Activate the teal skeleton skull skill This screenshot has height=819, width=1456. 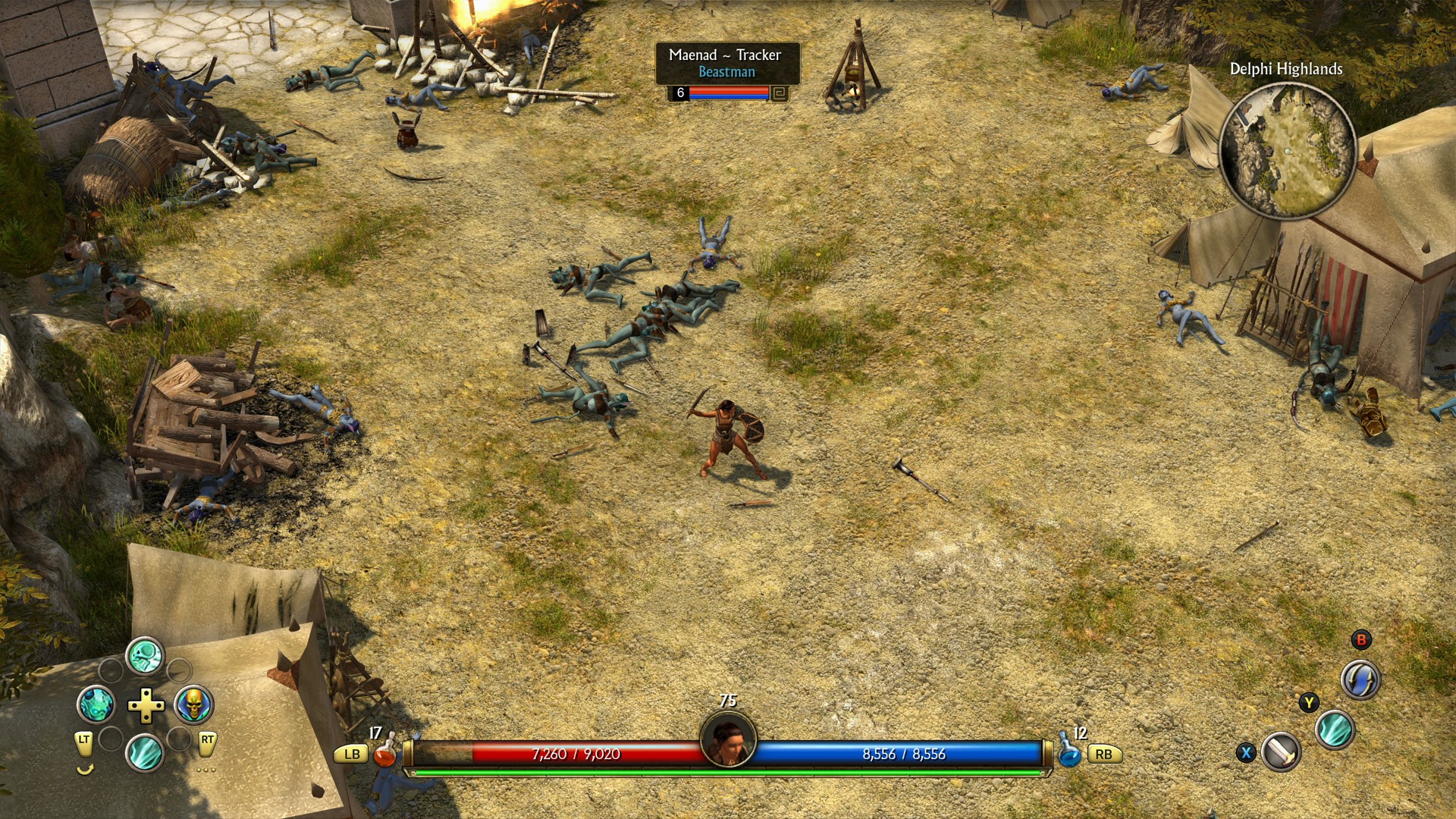click(x=145, y=656)
